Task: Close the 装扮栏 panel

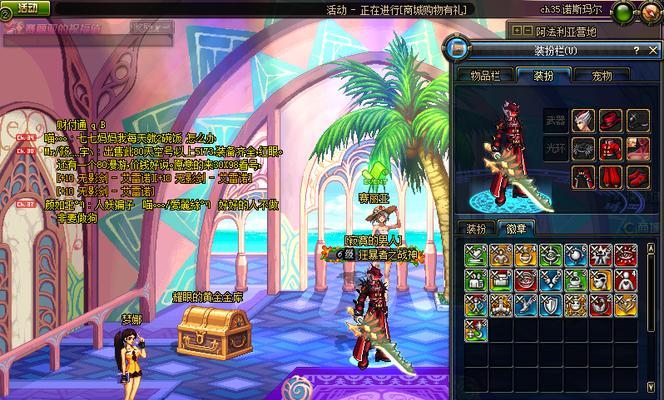Action: coord(653,49)
